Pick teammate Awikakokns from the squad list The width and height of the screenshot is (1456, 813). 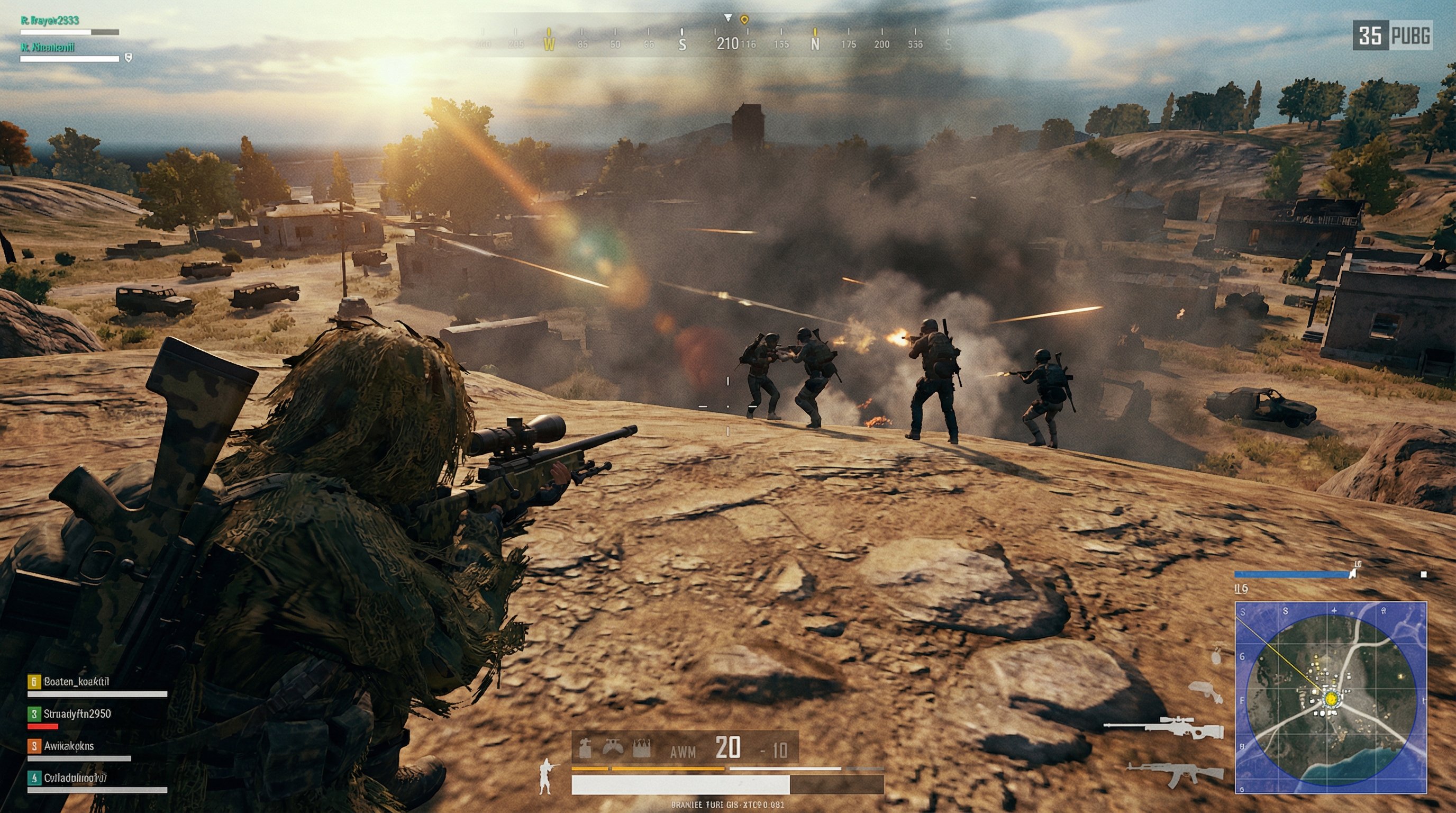click(x=69, y=746)
